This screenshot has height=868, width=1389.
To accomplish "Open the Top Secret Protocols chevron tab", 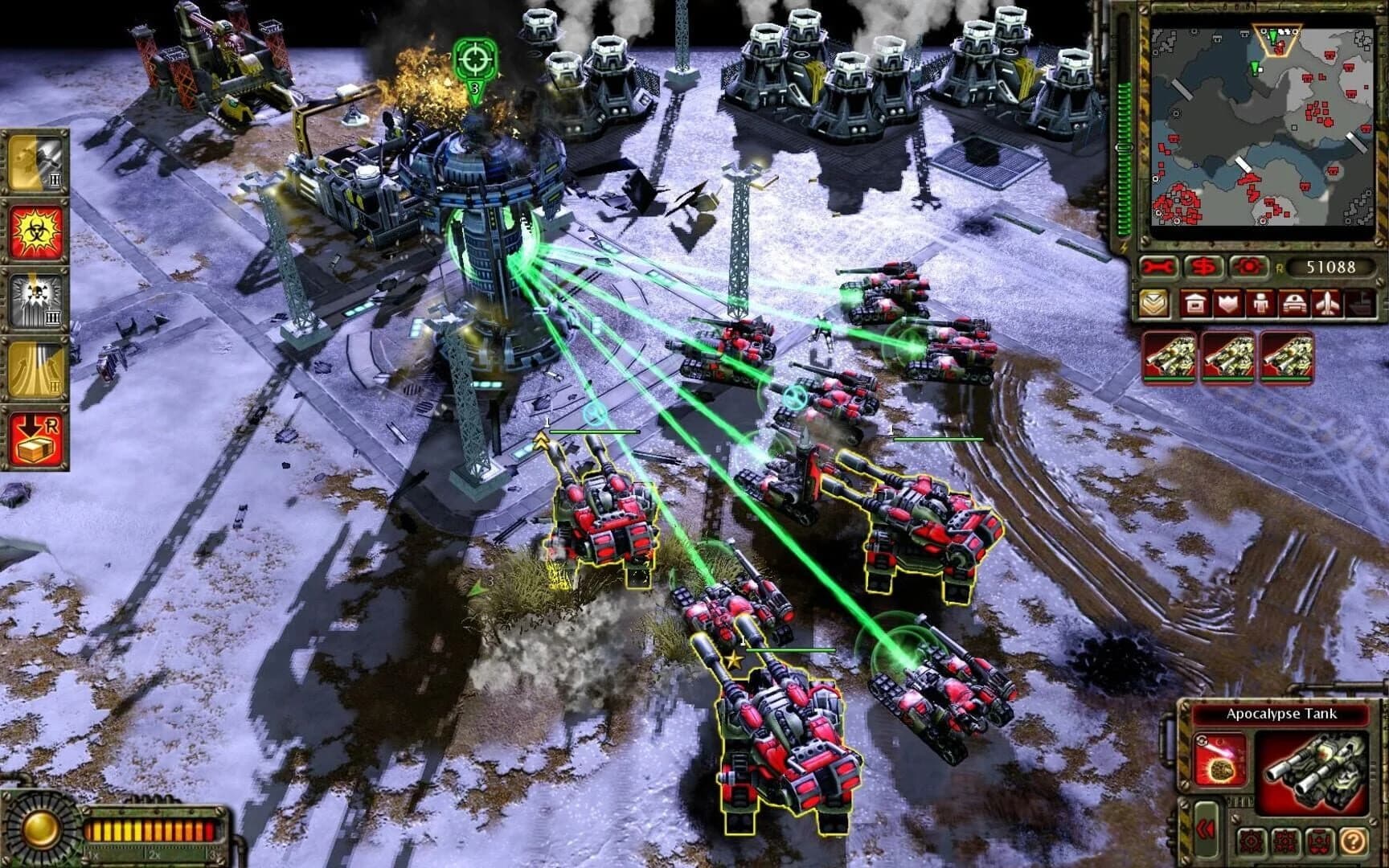I will [1154, 303].
